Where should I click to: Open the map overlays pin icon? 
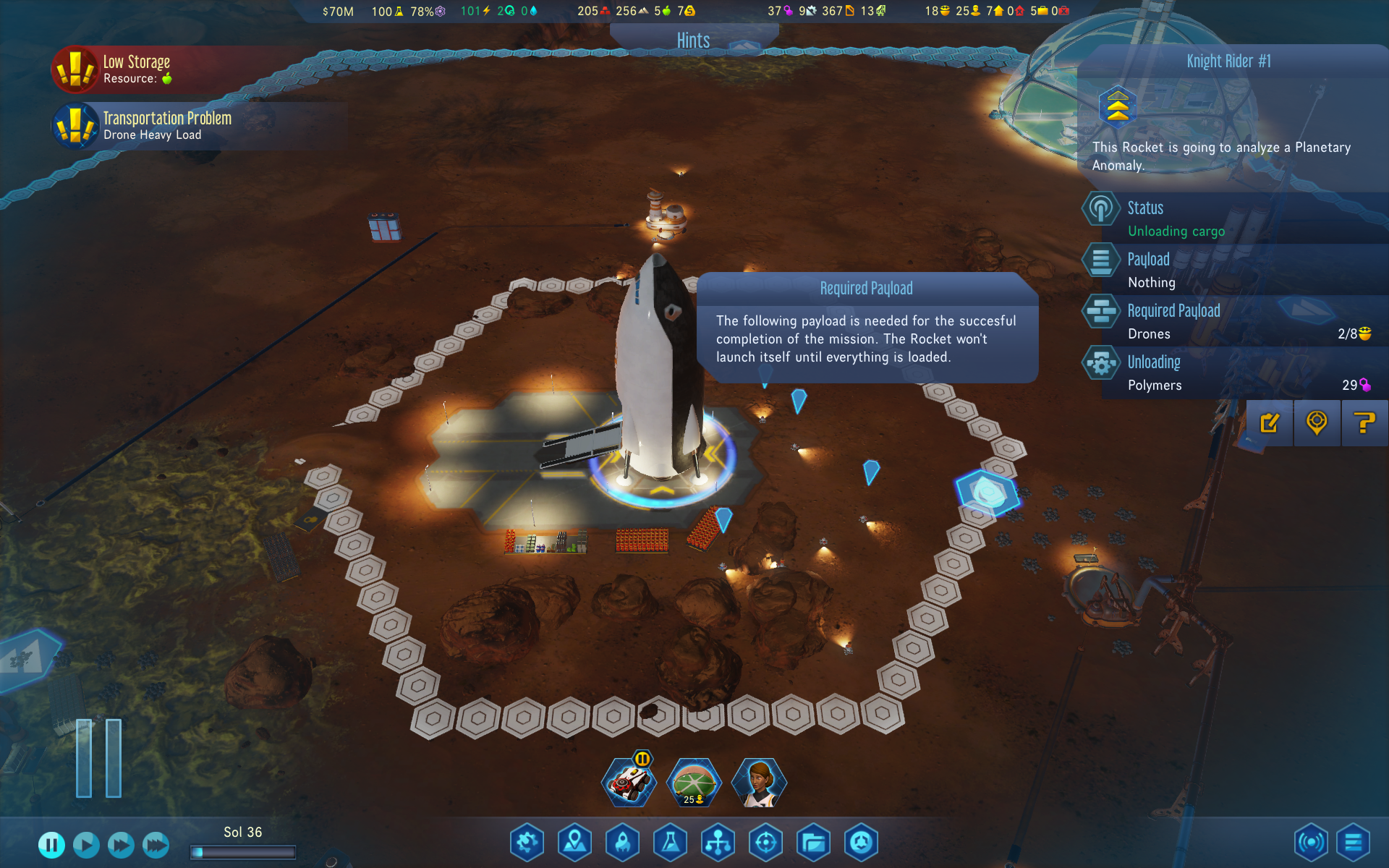(x=575, y=842)
